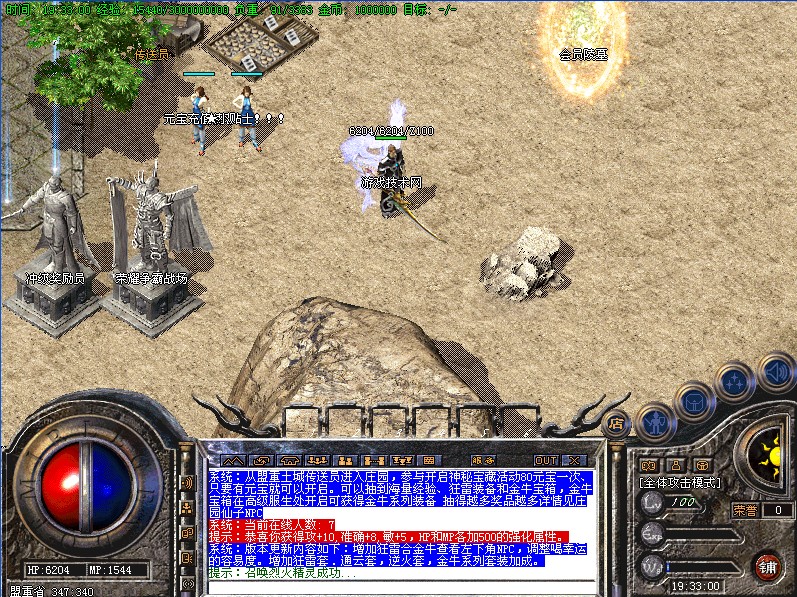Toggle the sound speaker icon
The width and height of the screenshot is (797, 597).
coord(775,372)
